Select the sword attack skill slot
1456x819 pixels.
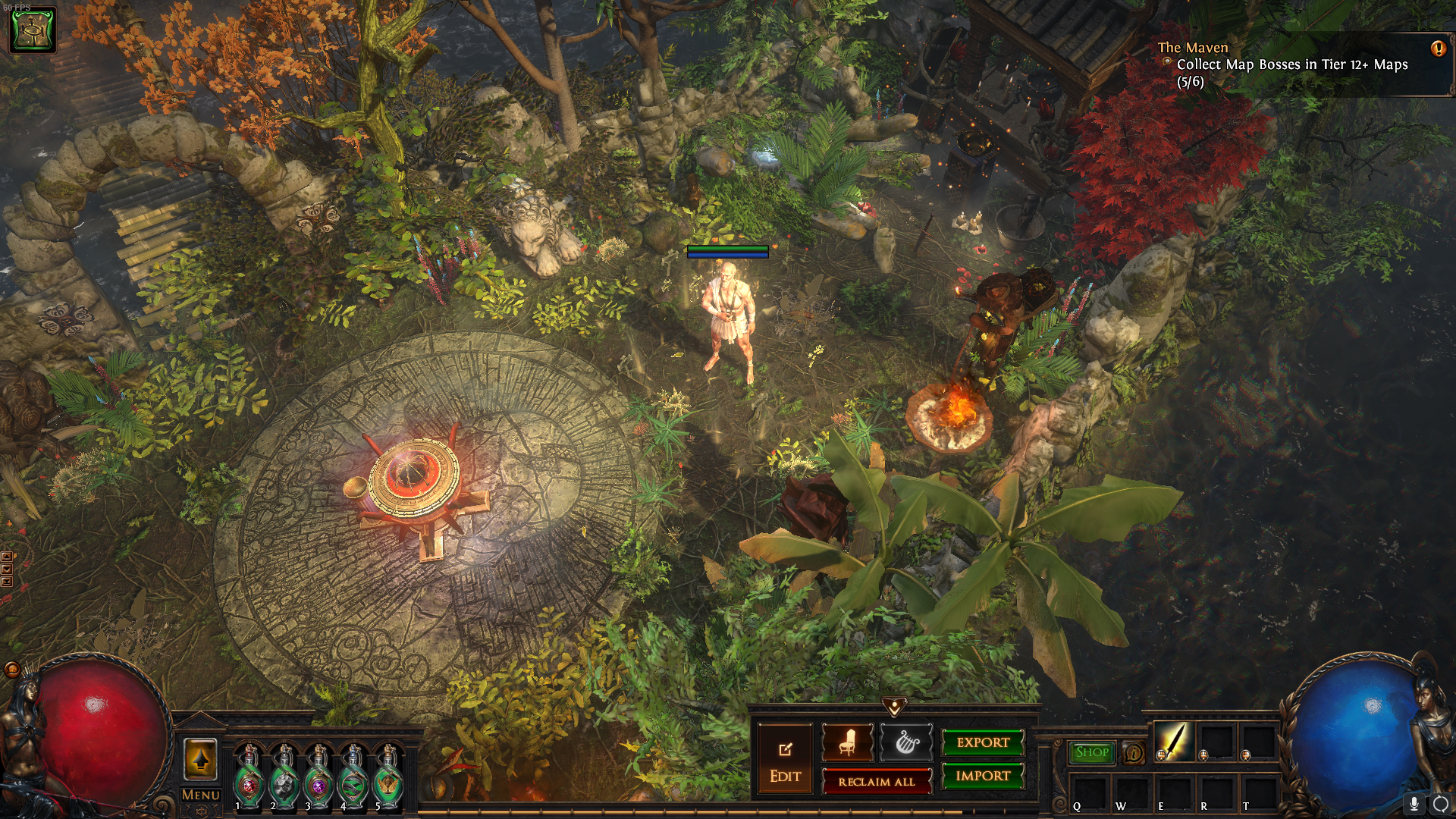click(x=1174, y=742)
